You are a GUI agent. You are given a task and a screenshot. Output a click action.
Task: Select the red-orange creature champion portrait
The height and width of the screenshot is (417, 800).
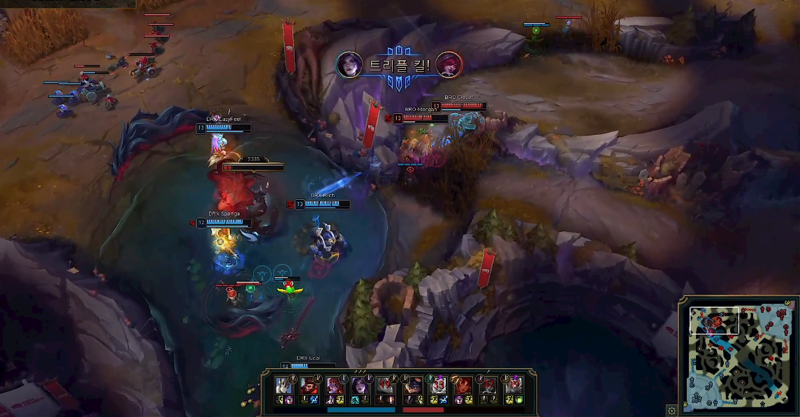(x=462, y=385)
